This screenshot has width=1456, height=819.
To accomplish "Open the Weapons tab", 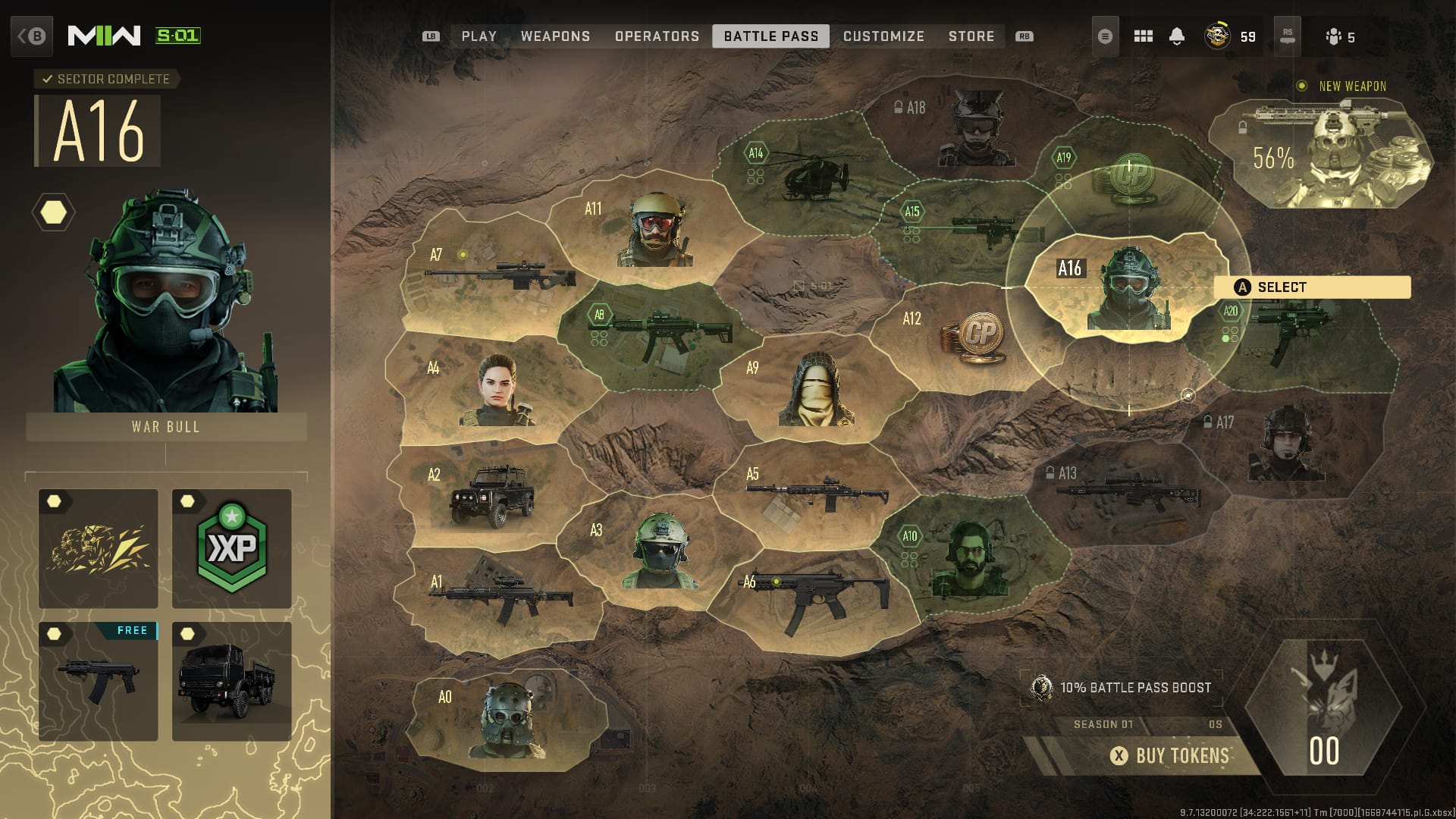I will click(x=555, y=36).
